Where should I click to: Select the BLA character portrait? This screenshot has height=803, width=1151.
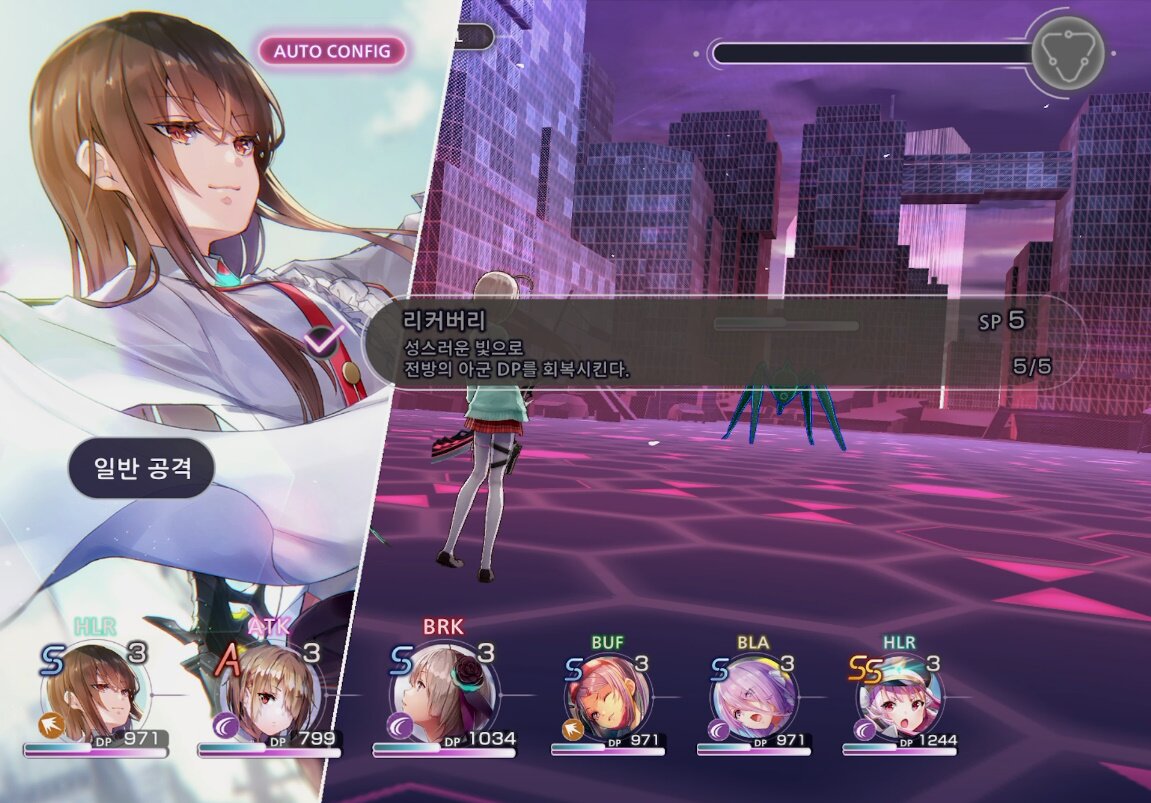point(755,695)
